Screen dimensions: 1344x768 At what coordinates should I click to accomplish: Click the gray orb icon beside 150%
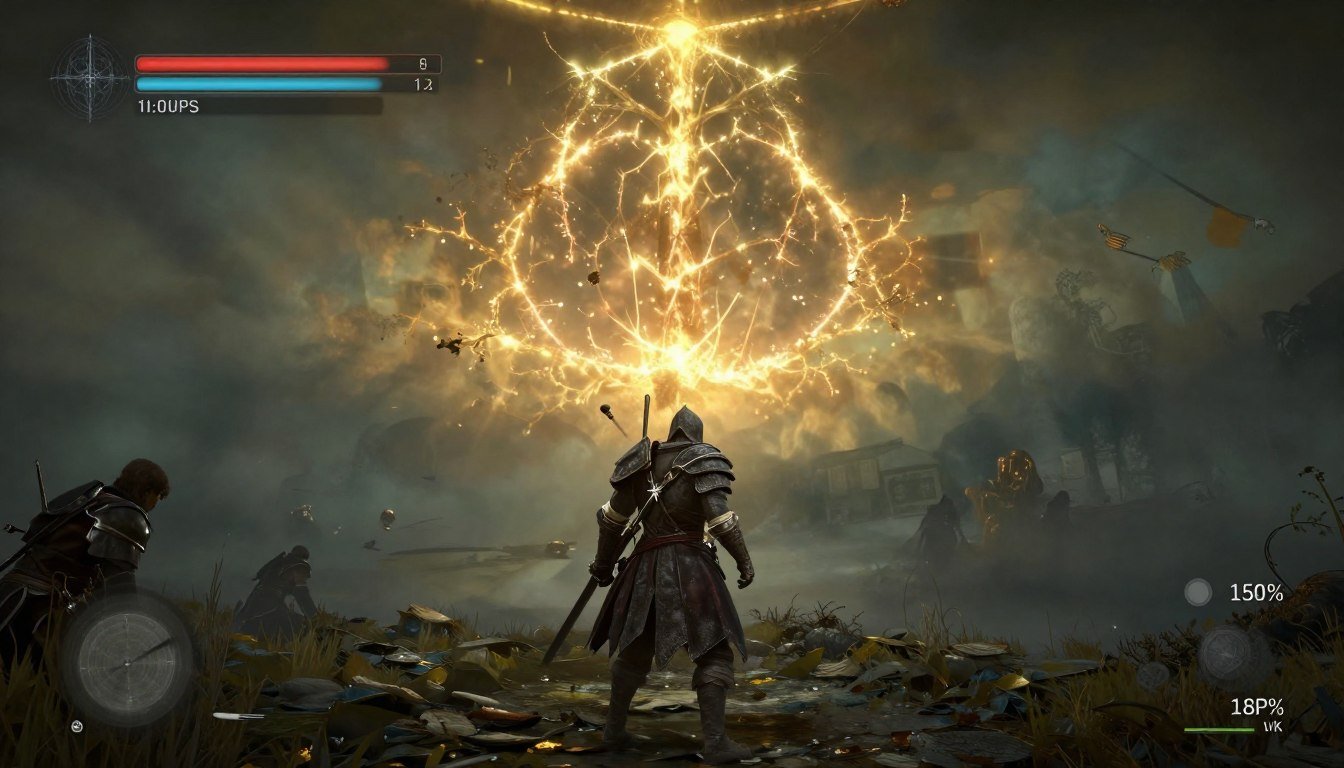[1197, 592]
